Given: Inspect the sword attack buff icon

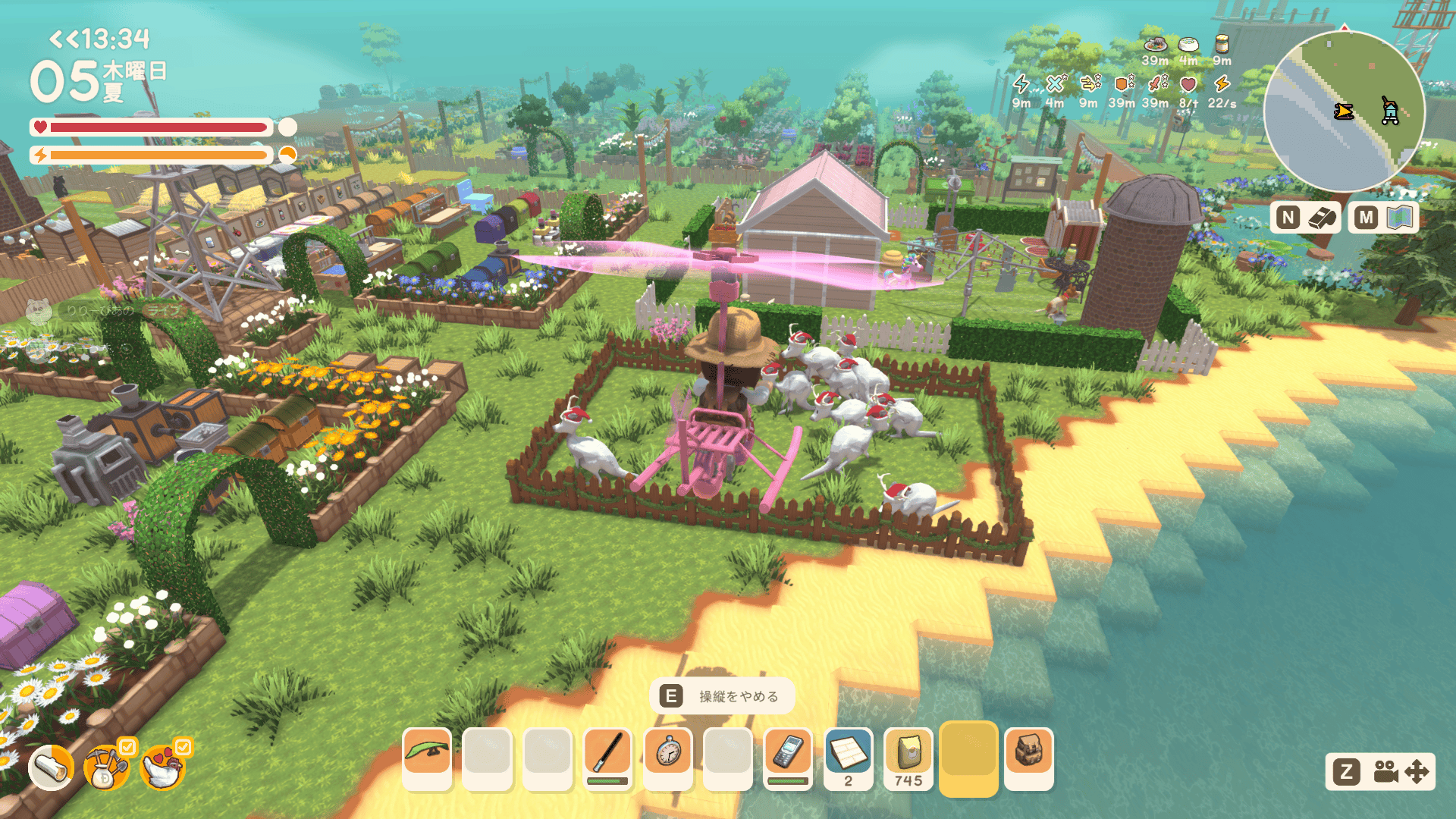Looking at the screenshot, I should (x=1155, y=83).
